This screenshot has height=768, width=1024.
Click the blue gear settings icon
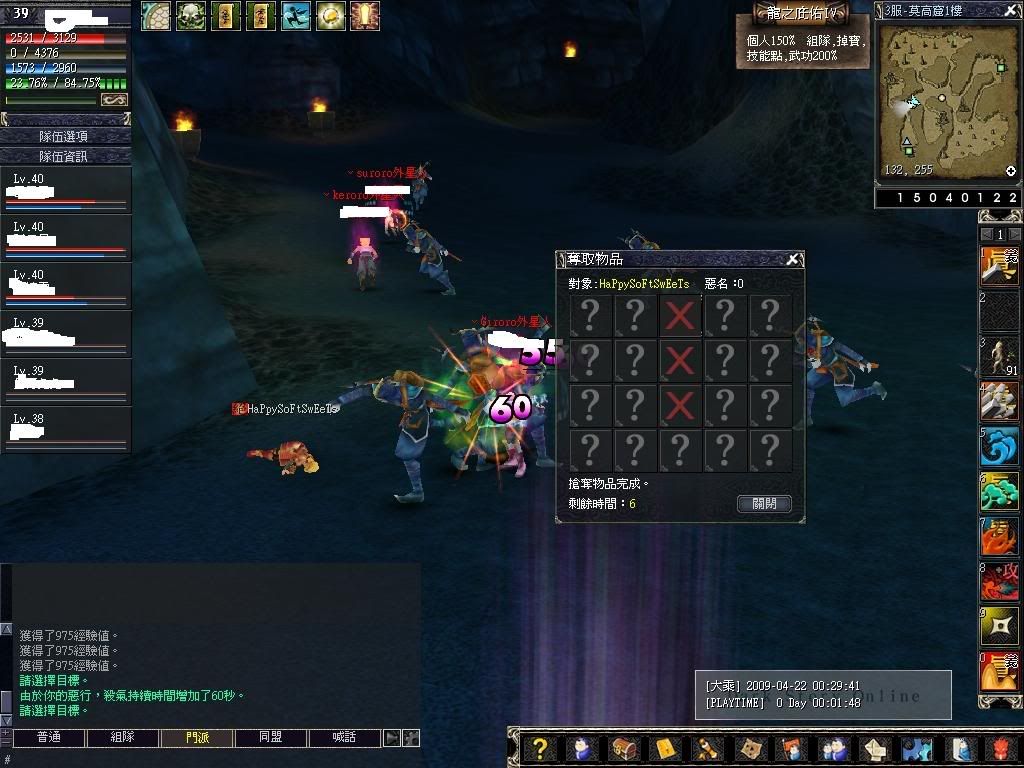click(x=915, y=749)
